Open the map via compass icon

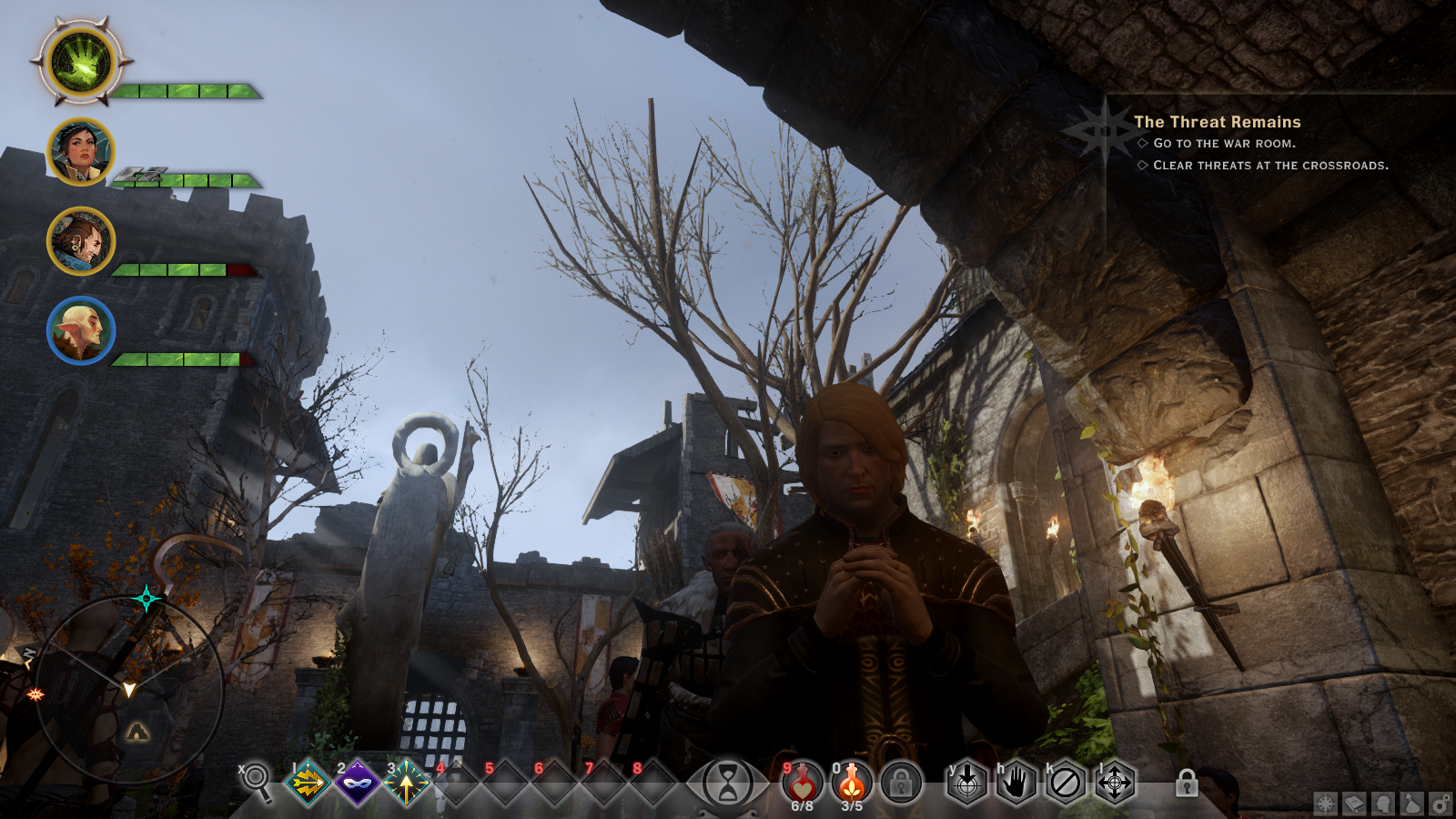point(1326,804)
